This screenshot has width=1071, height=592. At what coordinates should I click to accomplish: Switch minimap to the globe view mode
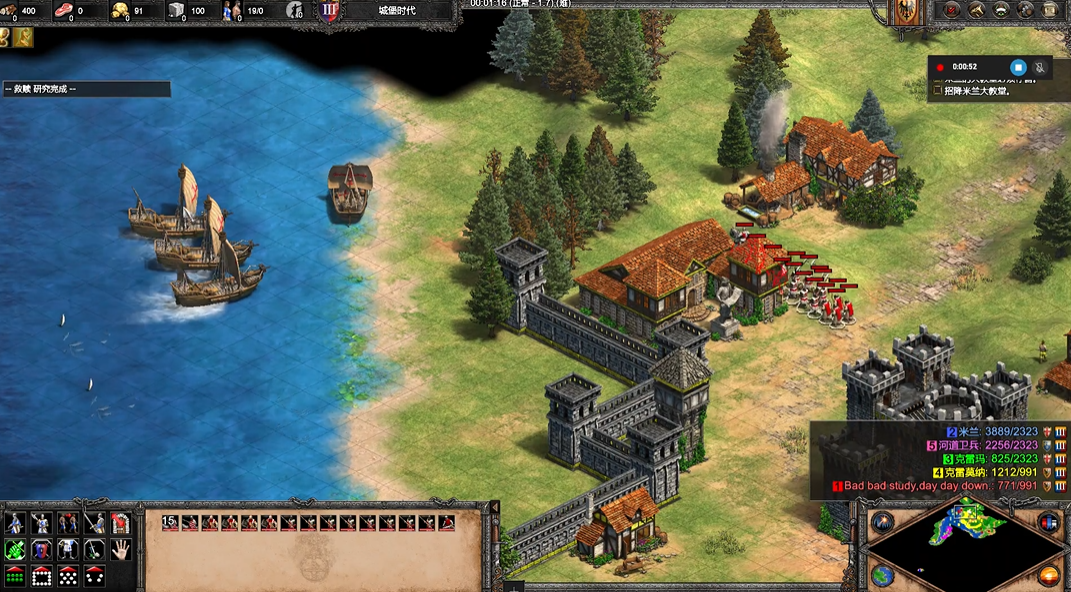pyautogui.click(x=882, y=575)
